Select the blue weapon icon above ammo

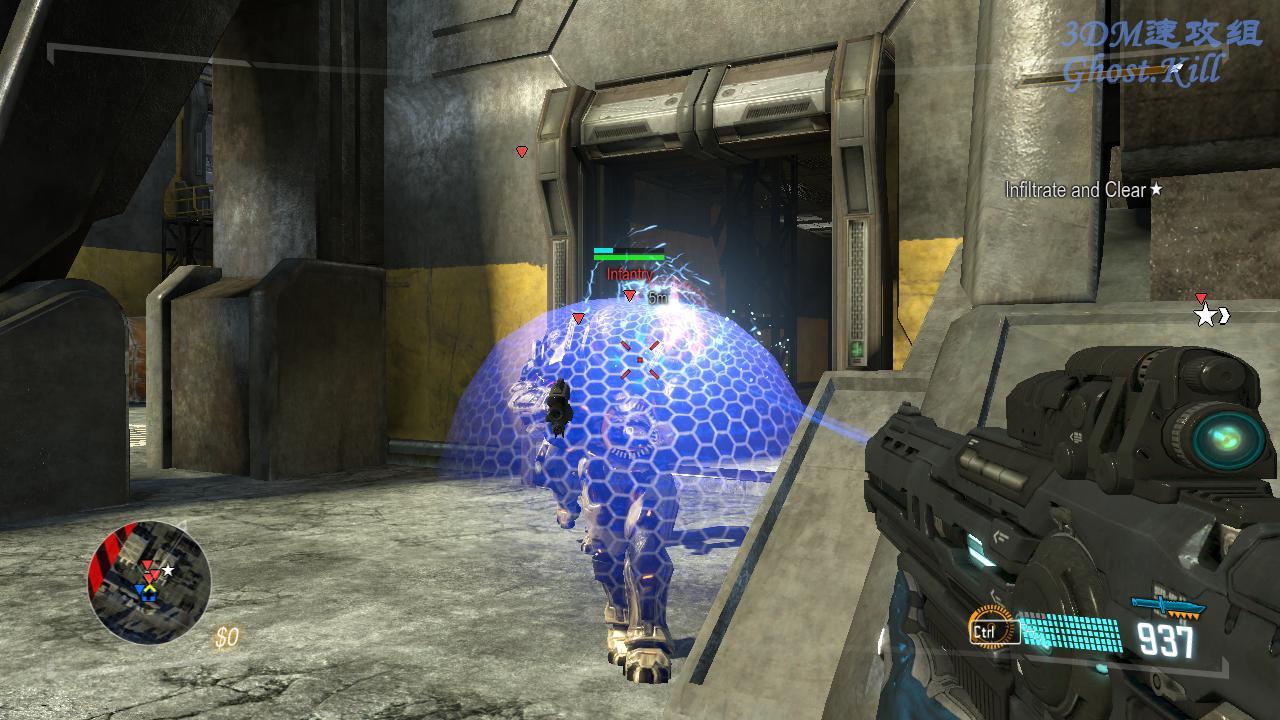(1167, 607)
